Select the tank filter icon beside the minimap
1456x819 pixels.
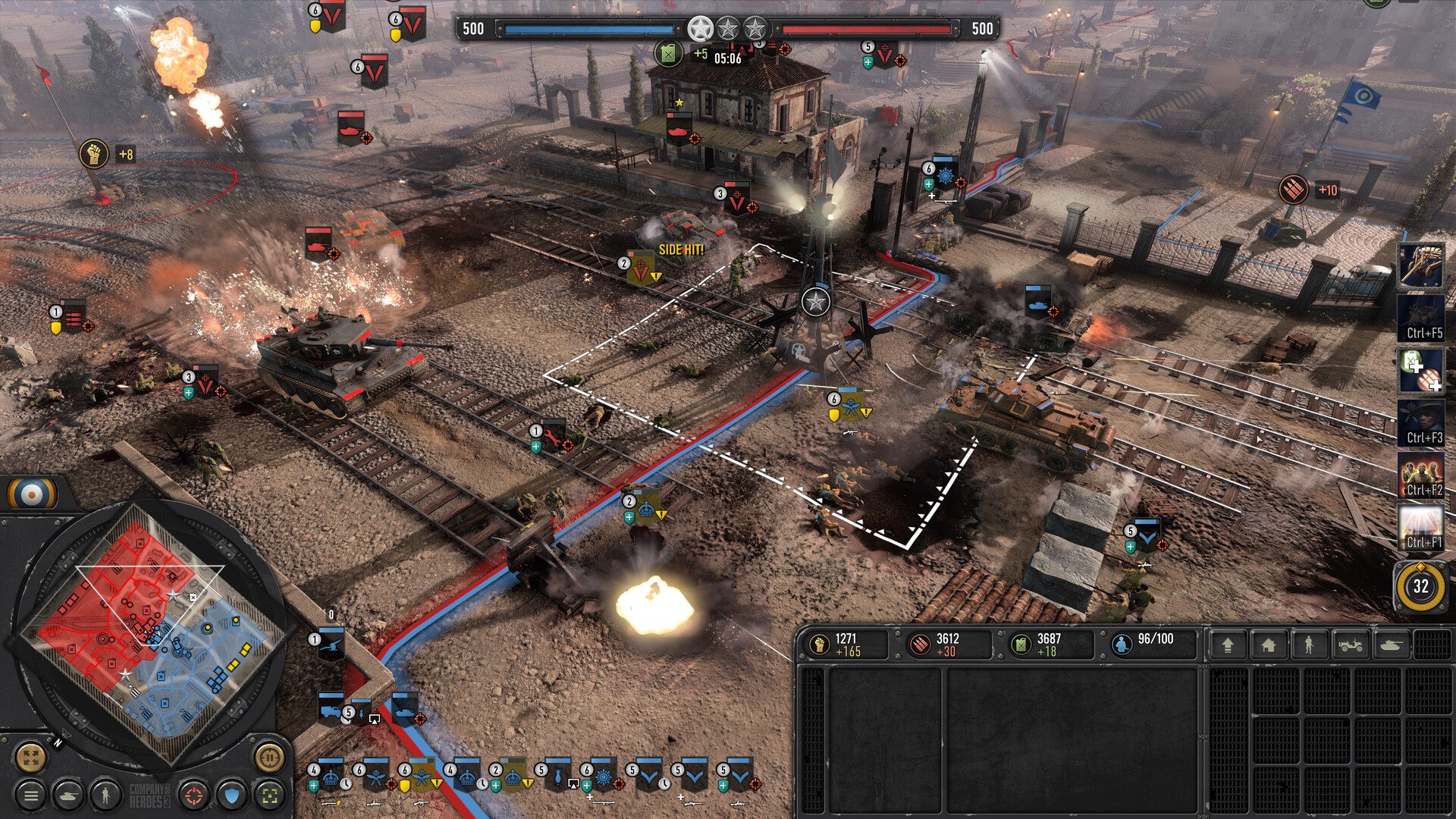point(71,795)
